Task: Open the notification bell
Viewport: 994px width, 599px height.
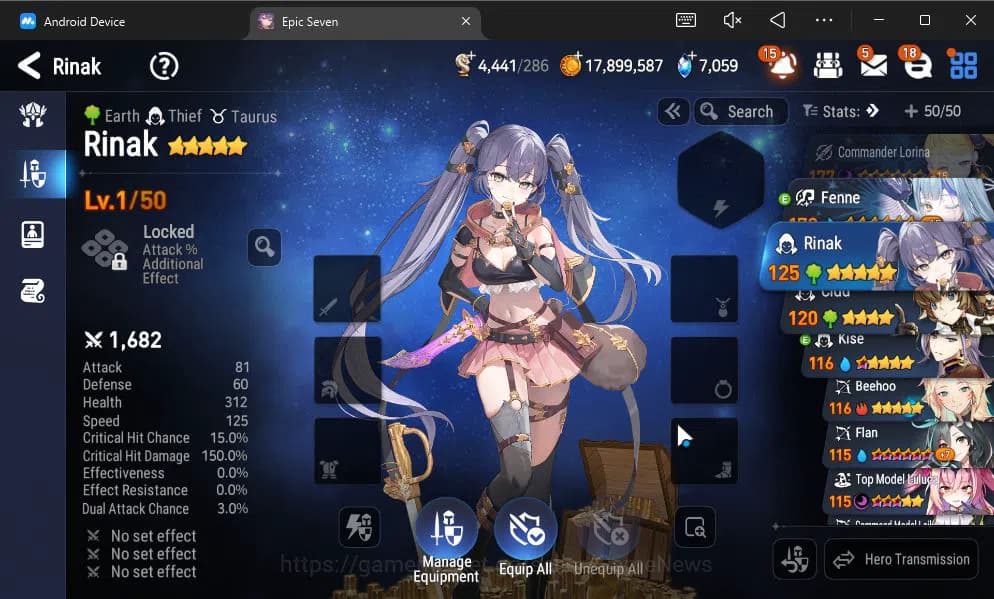Action: pos(782,66)
